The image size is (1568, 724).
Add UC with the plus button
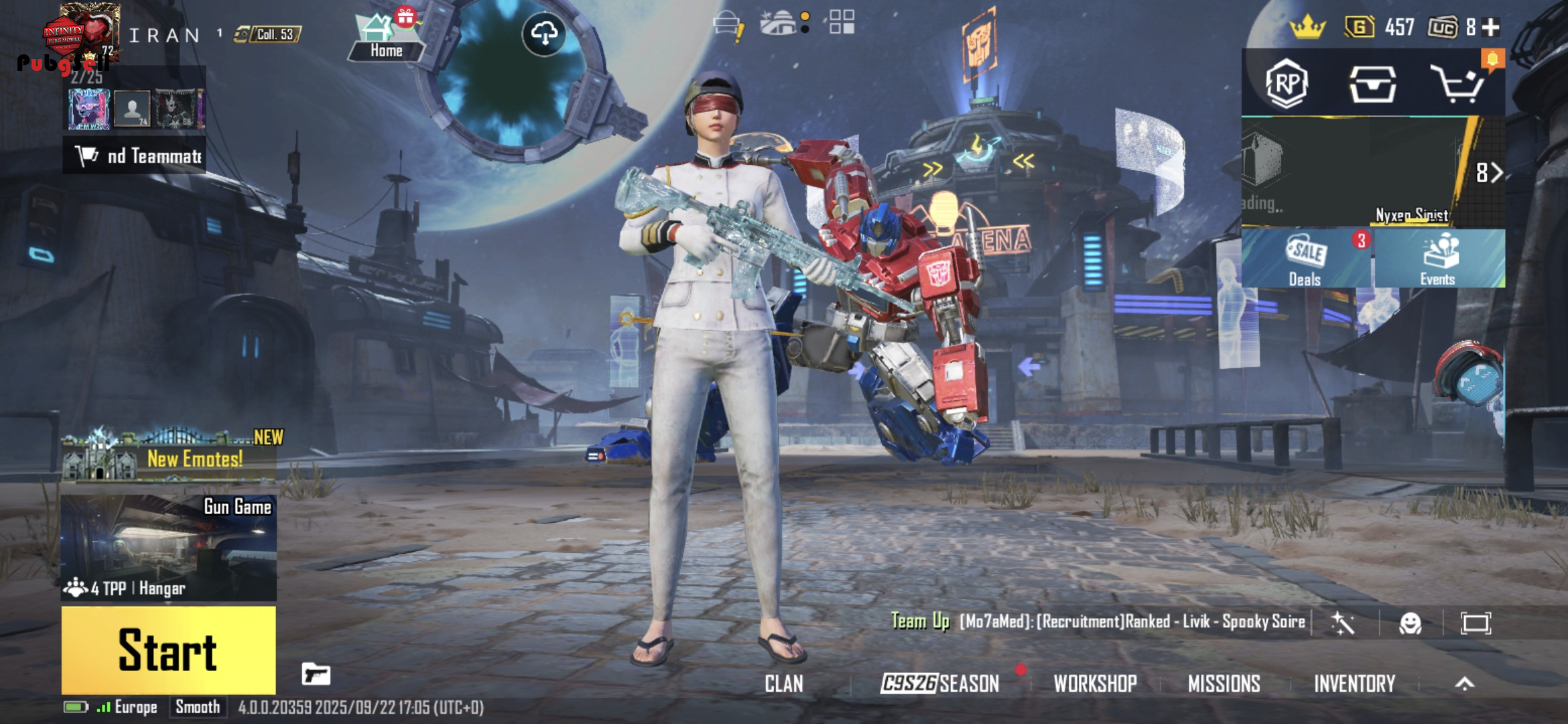click(1491, 27)
